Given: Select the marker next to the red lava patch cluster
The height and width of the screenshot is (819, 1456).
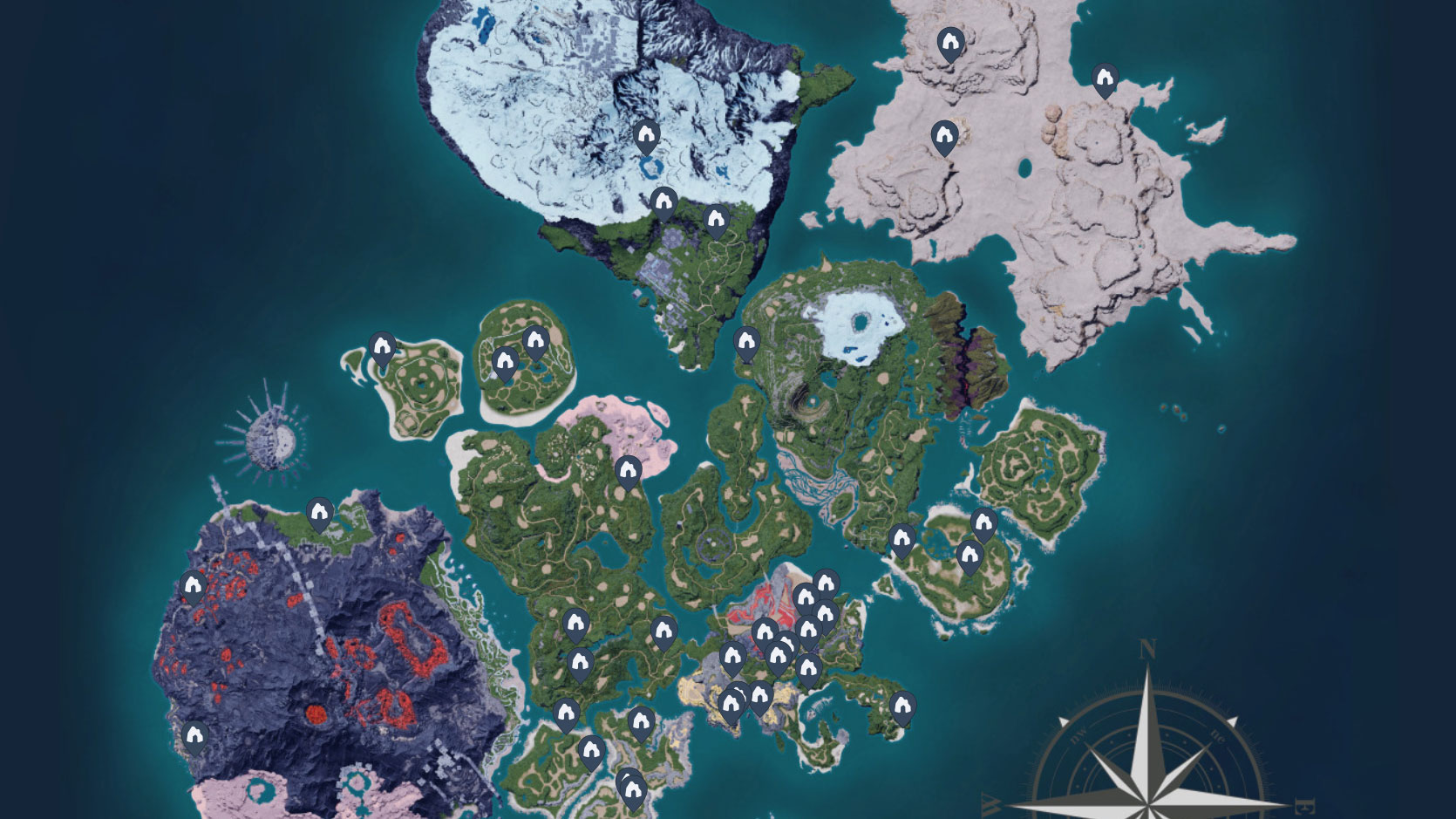Looking at the screenshot, I should (765, 631).
